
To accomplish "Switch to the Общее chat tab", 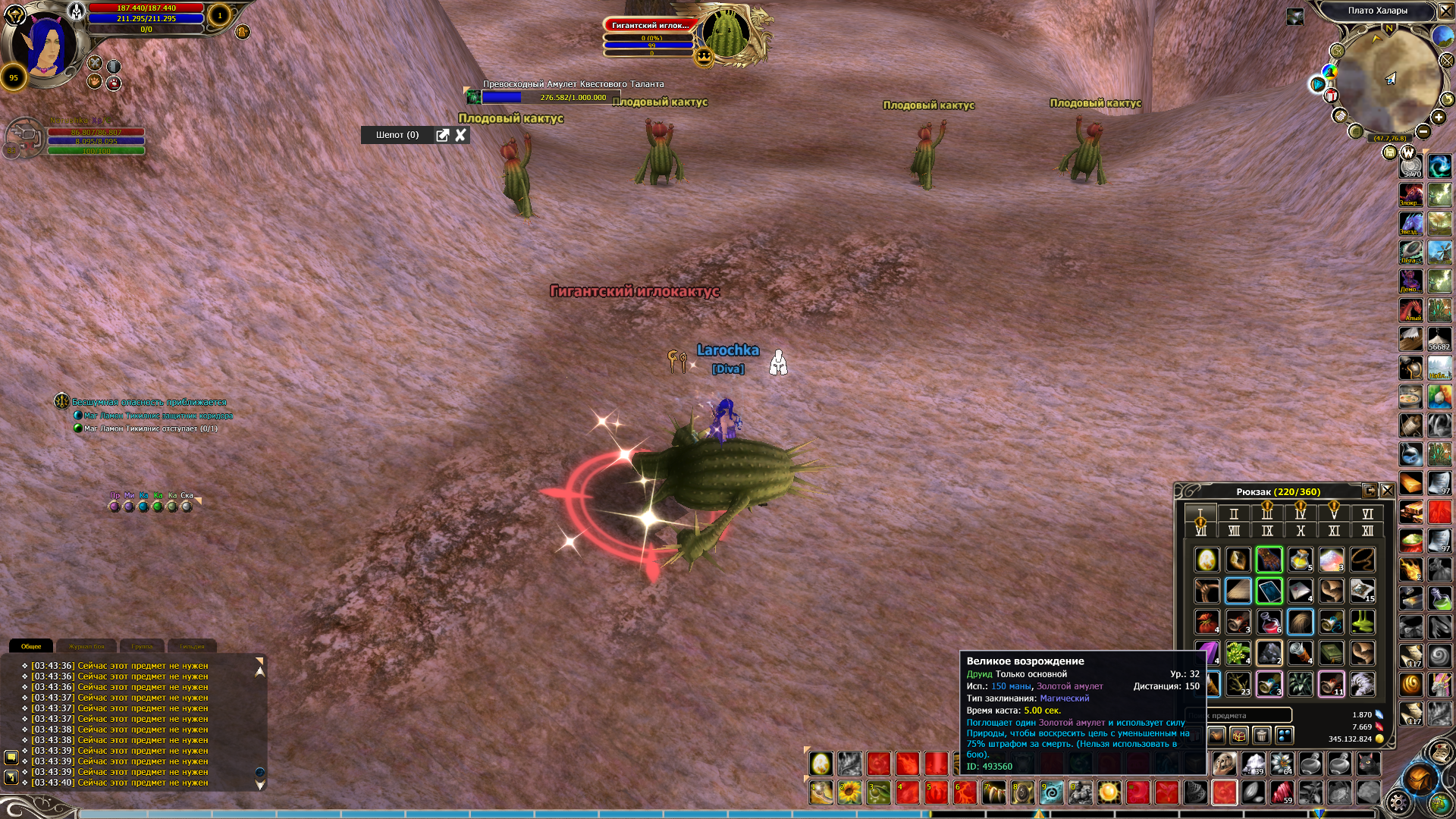I will tap(31, 646).
